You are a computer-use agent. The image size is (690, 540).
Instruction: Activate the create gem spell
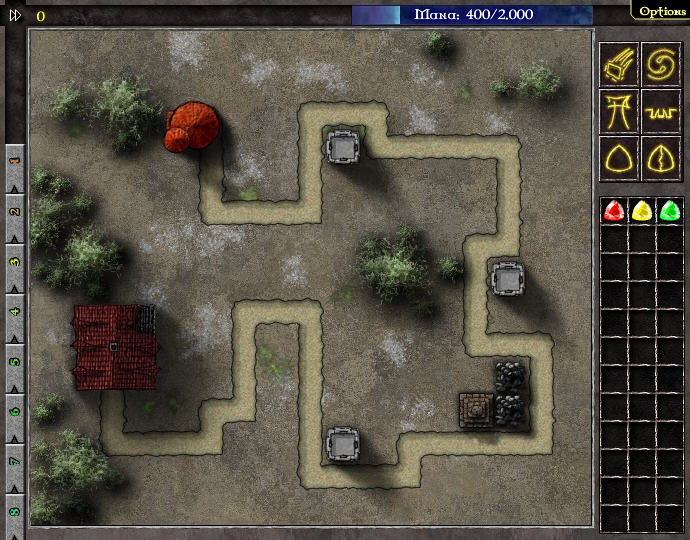click(x=618, y=157)
